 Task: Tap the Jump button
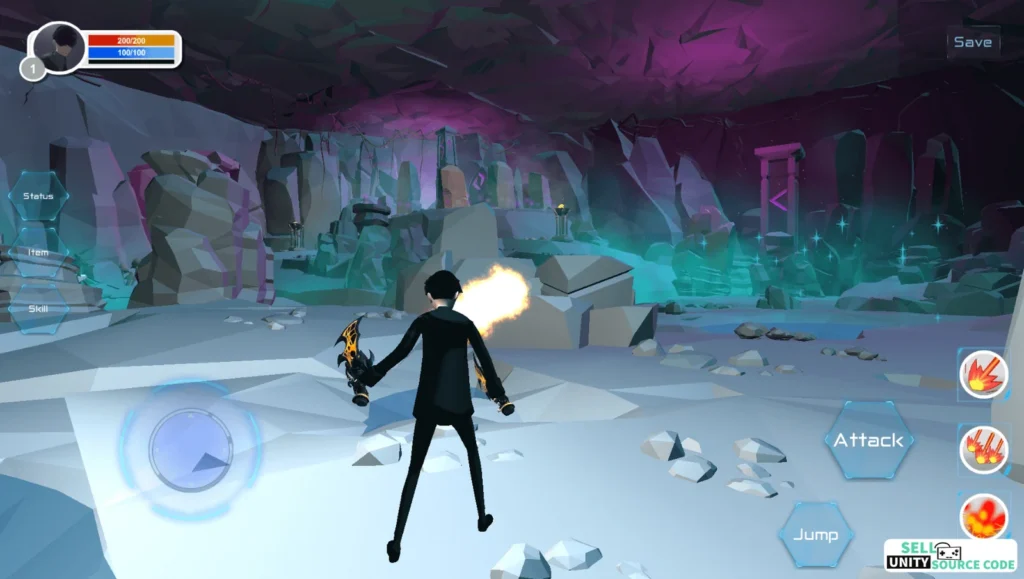pos(815,535)
